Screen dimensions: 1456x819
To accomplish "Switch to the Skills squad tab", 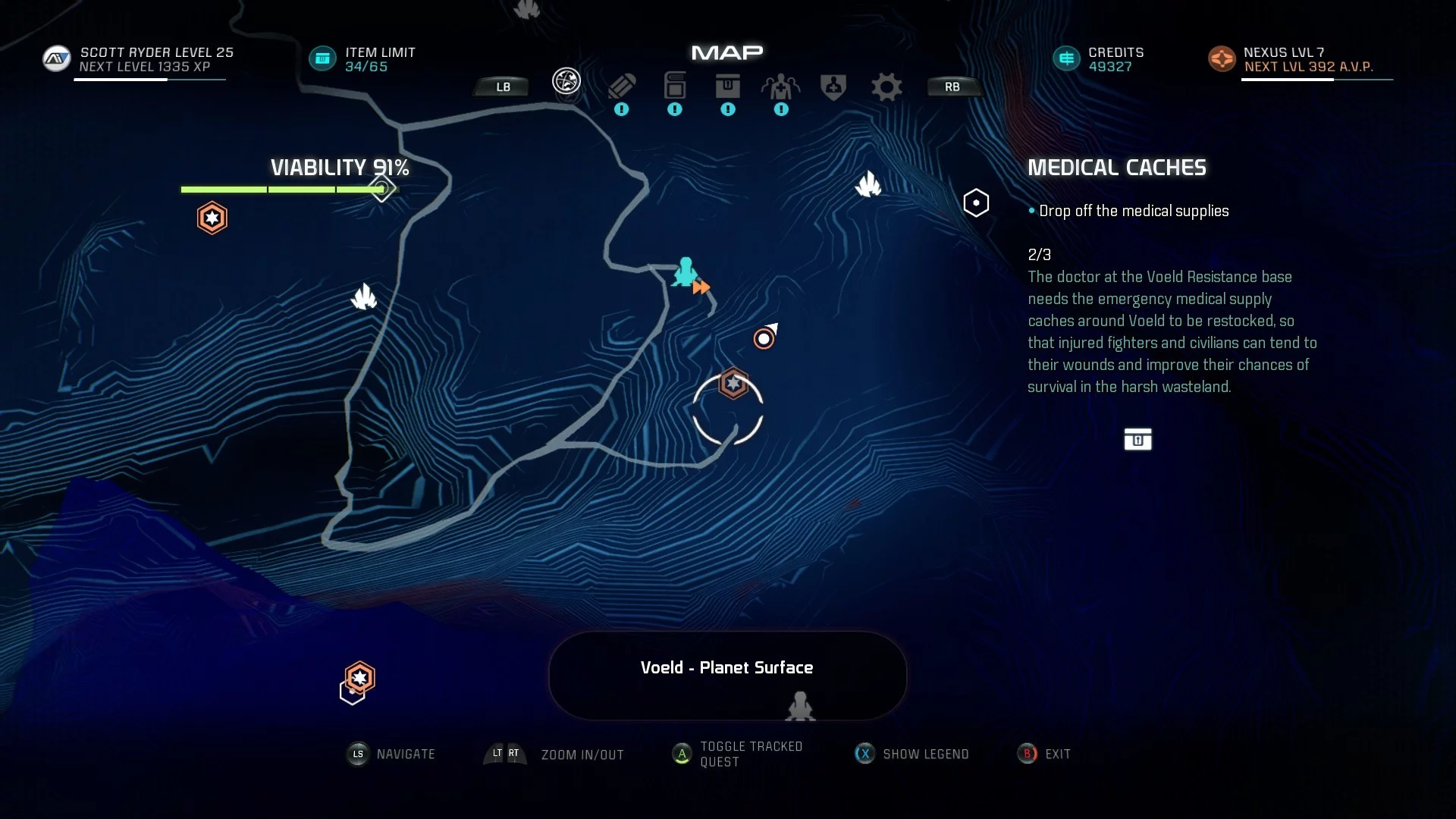I will [x=781, y=86].
